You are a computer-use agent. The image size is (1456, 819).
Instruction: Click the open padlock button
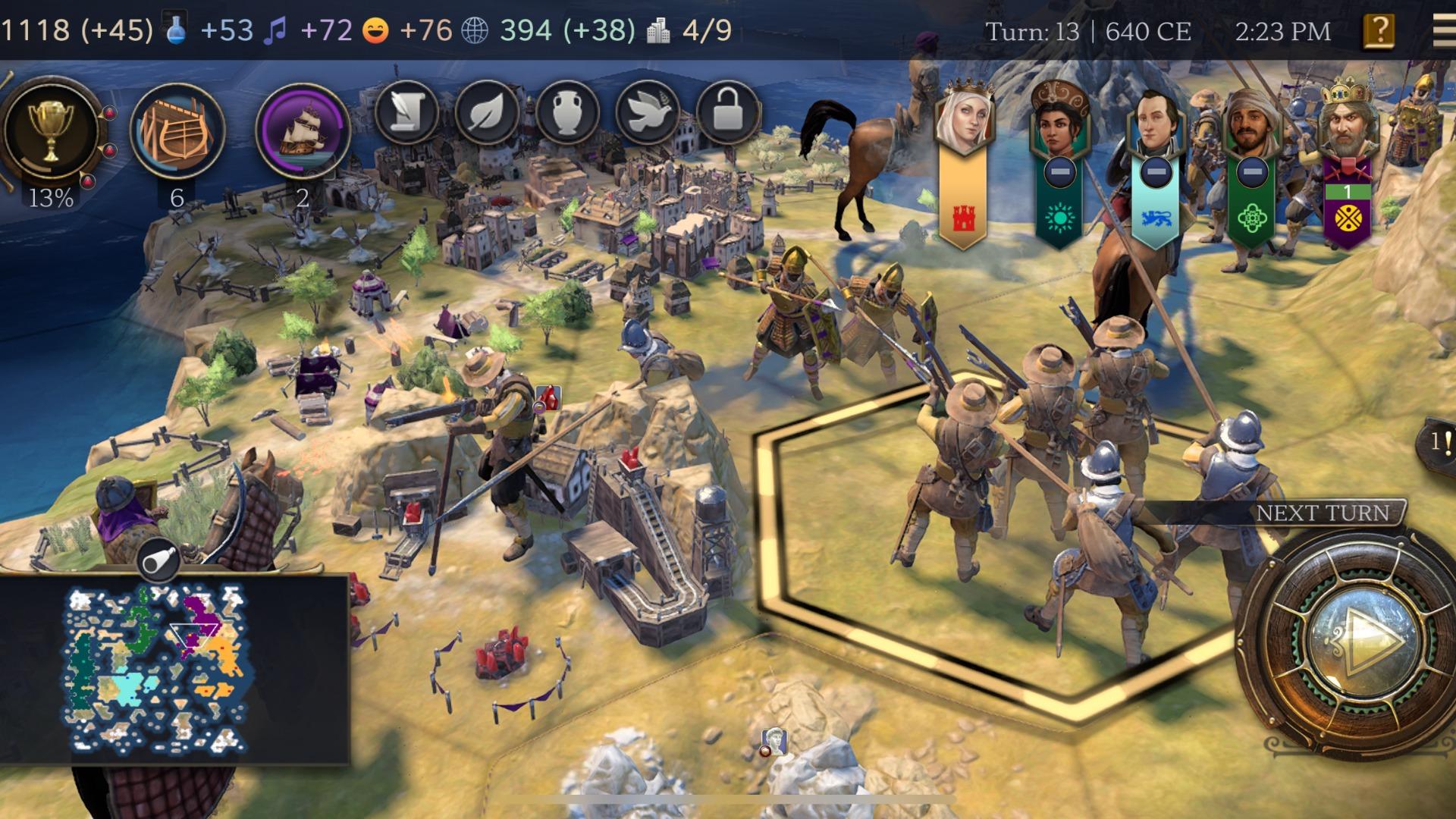727,114
